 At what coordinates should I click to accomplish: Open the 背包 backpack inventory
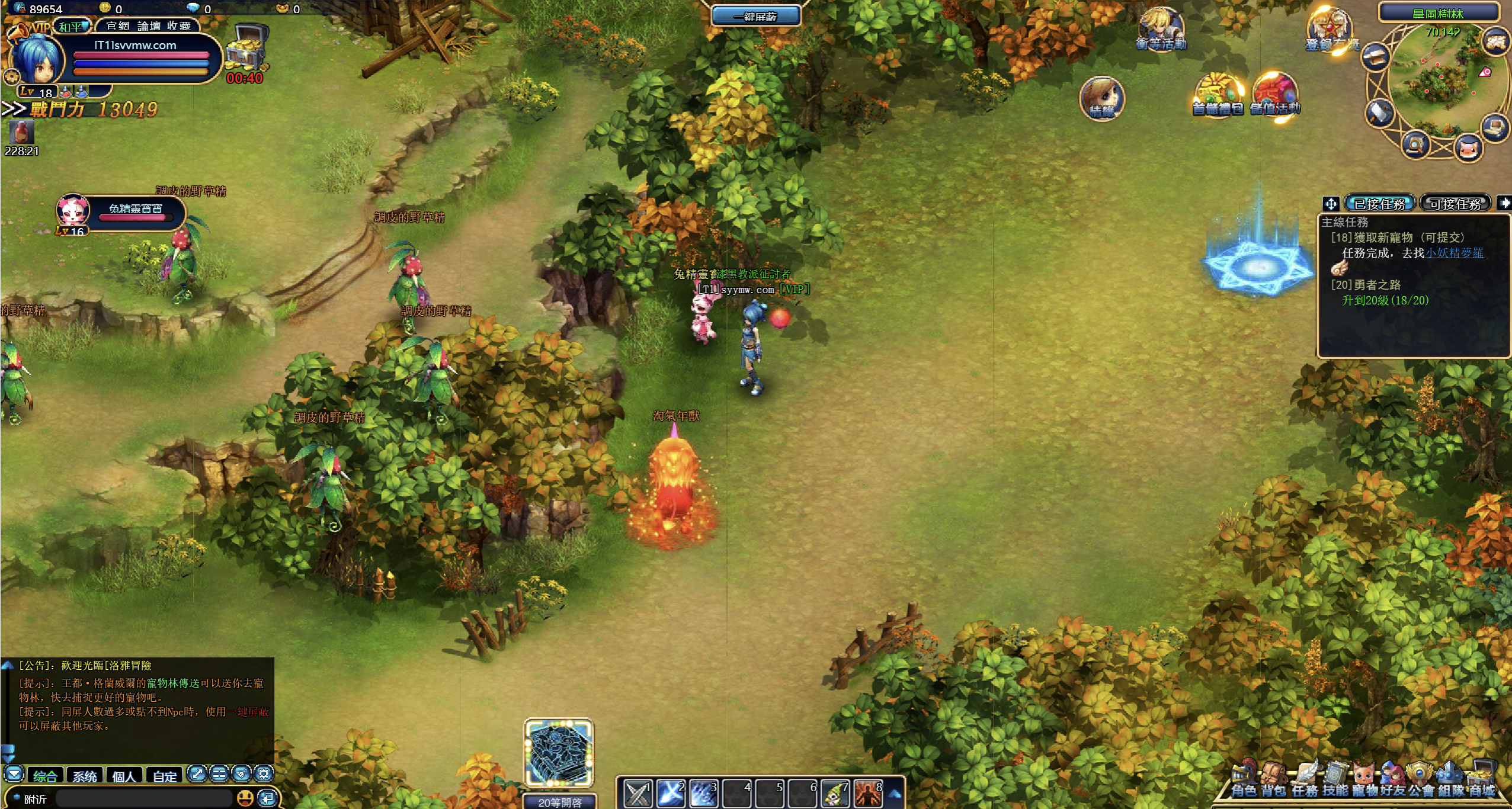click(1273, 781)
